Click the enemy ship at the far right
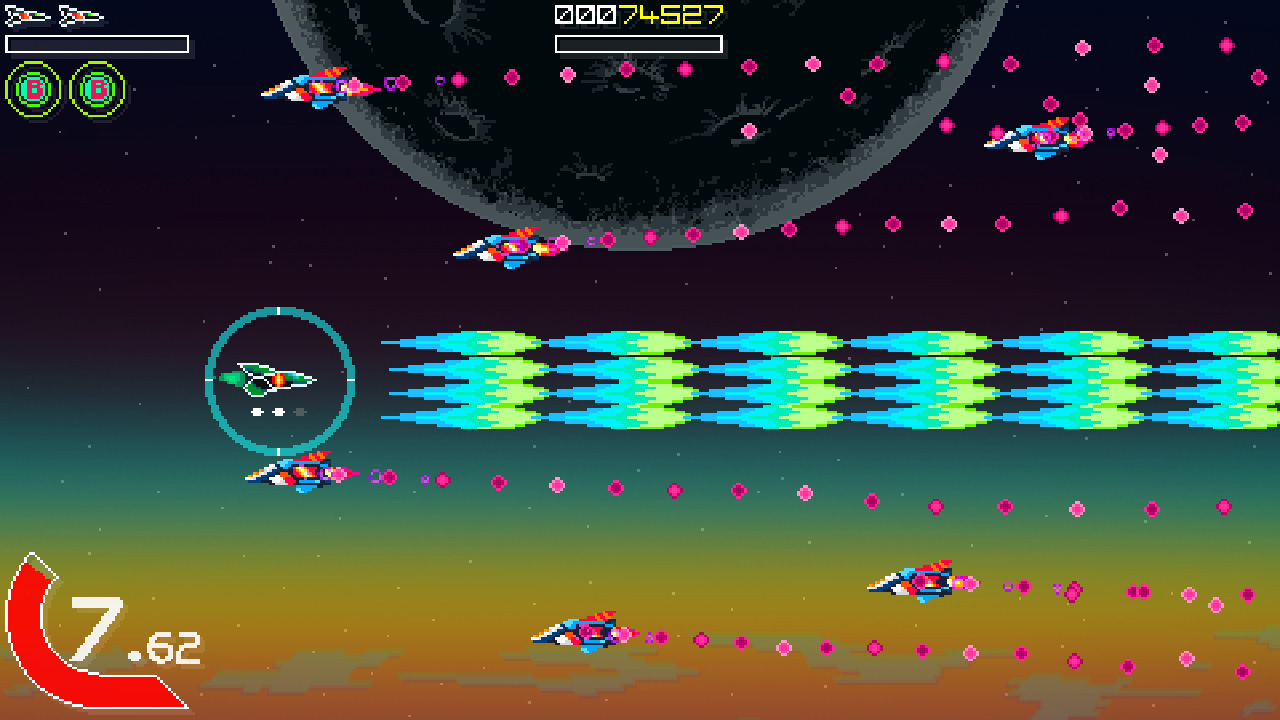This screenshot has width=1280, height=720. pyautogui.click(x=1040, y=137)
